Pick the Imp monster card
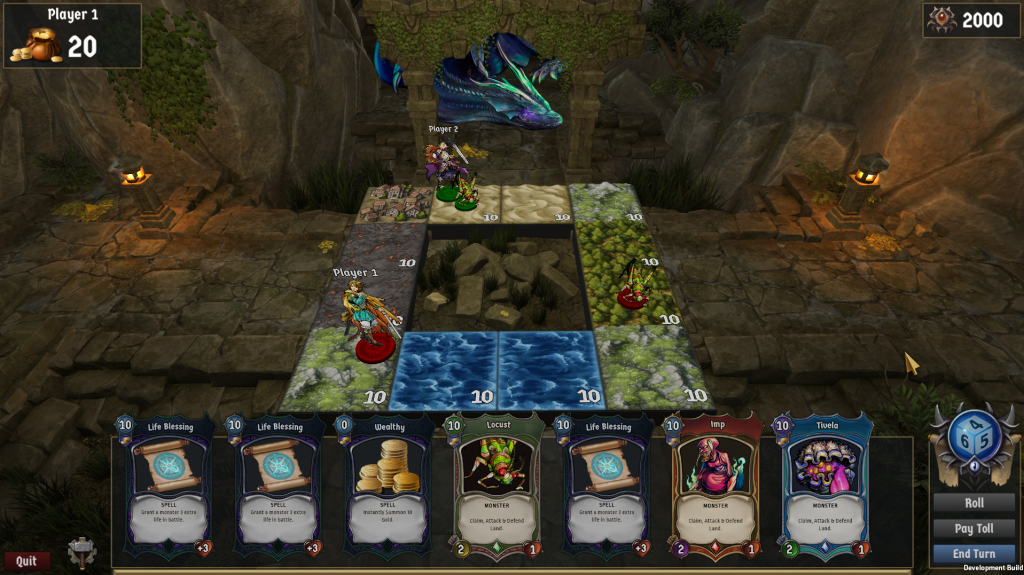The image size is (1024, 575). pyautogui.click(x=716, y=486)
